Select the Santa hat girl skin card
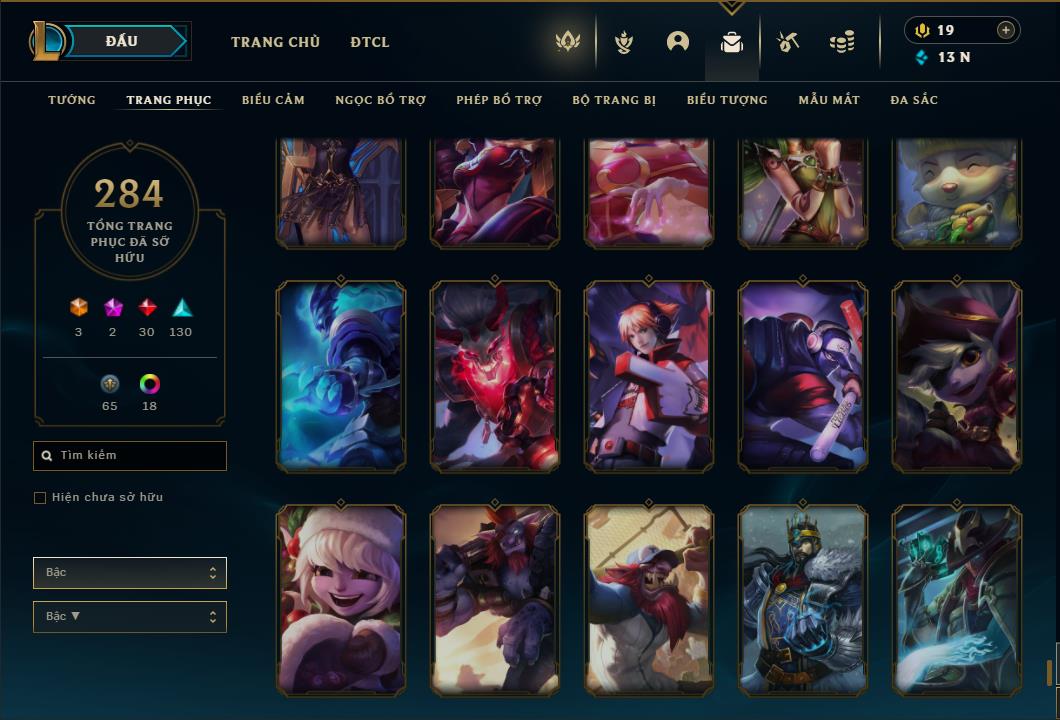 [341, 600]
